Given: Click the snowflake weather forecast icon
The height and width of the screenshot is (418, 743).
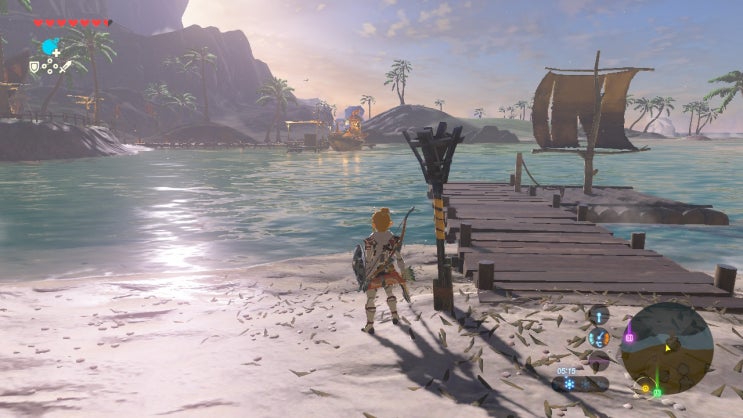Looking at the screenshot, I should [x=568, y=384].
